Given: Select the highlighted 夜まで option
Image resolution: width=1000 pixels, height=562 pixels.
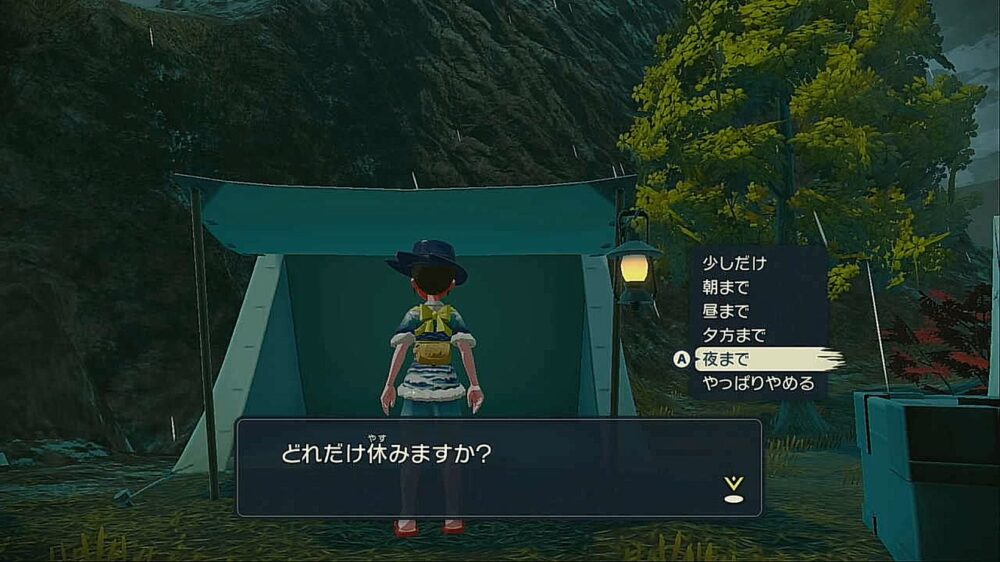Looking at the screenshot, I should (x=727, y=359).
